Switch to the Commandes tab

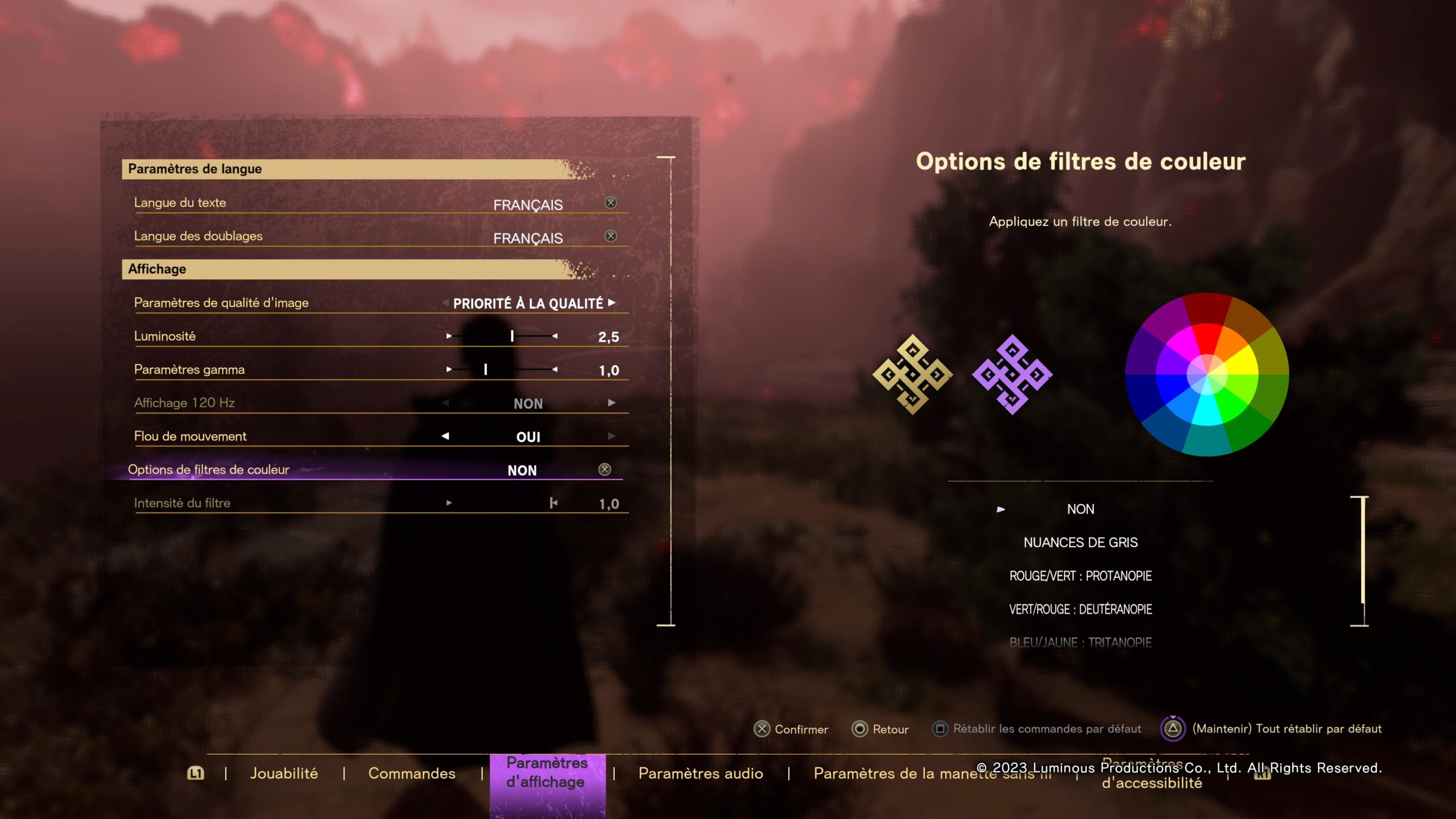412,773
